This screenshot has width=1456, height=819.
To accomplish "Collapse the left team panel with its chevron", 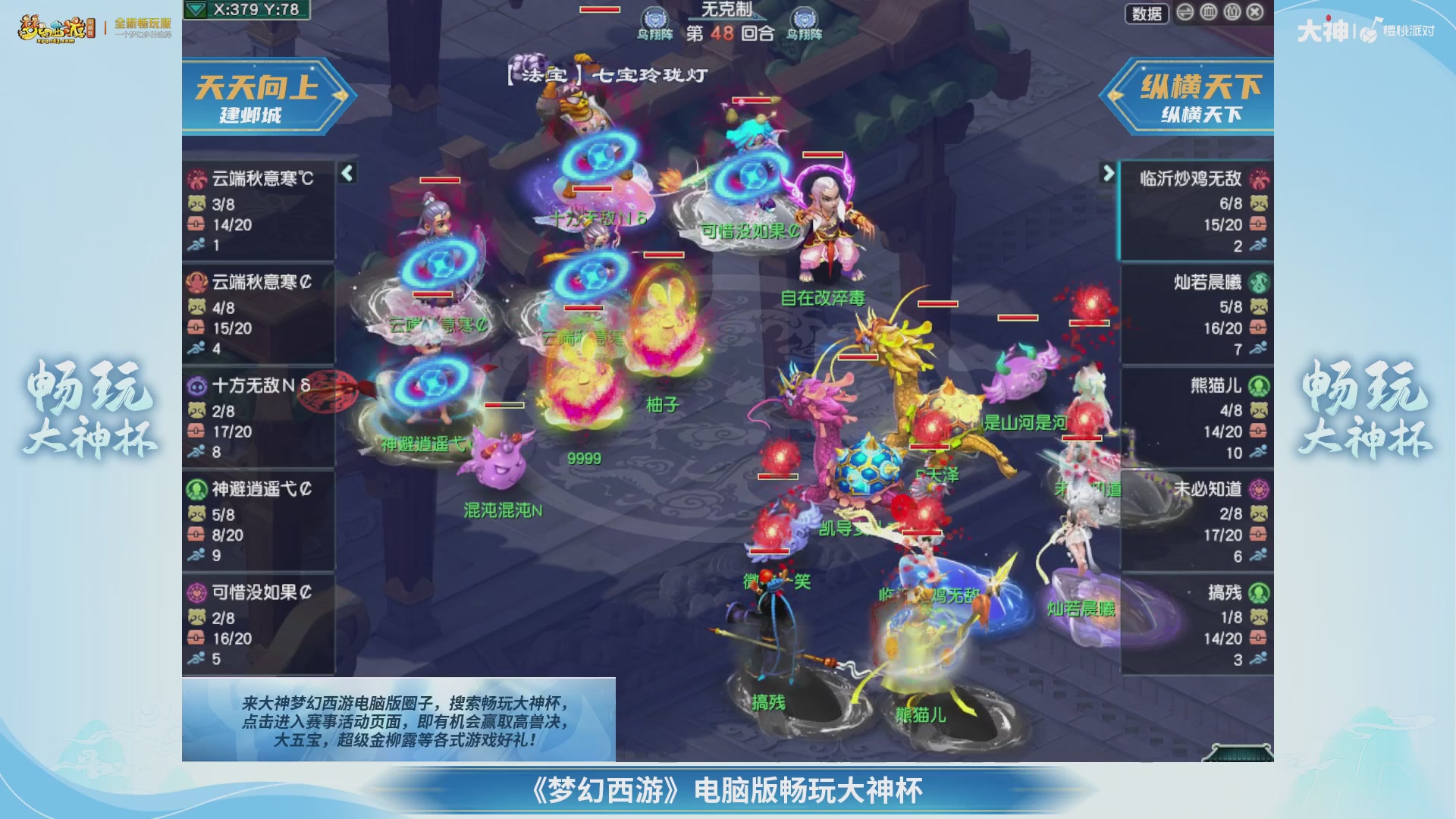I will click(347, 173).
